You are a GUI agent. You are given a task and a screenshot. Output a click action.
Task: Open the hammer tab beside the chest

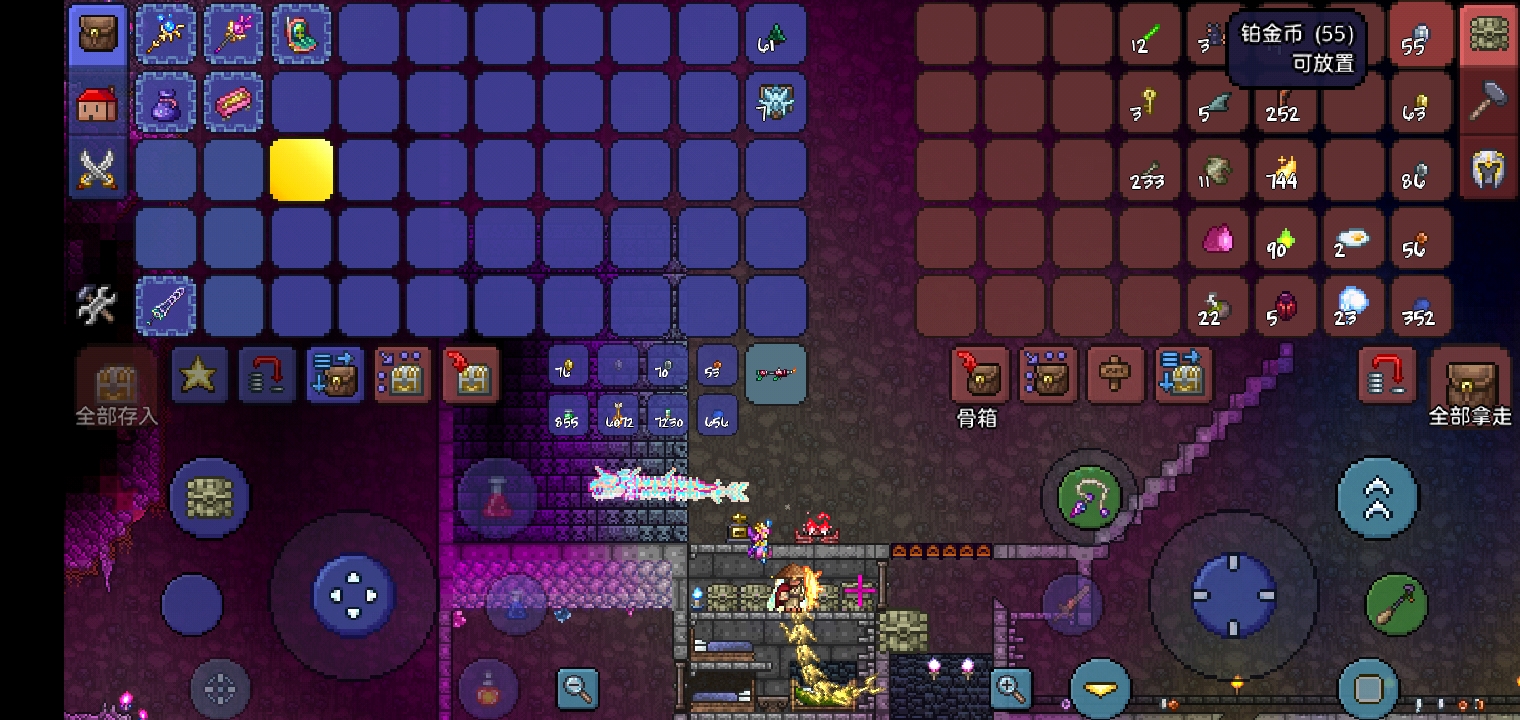[x=1489, y=102]
